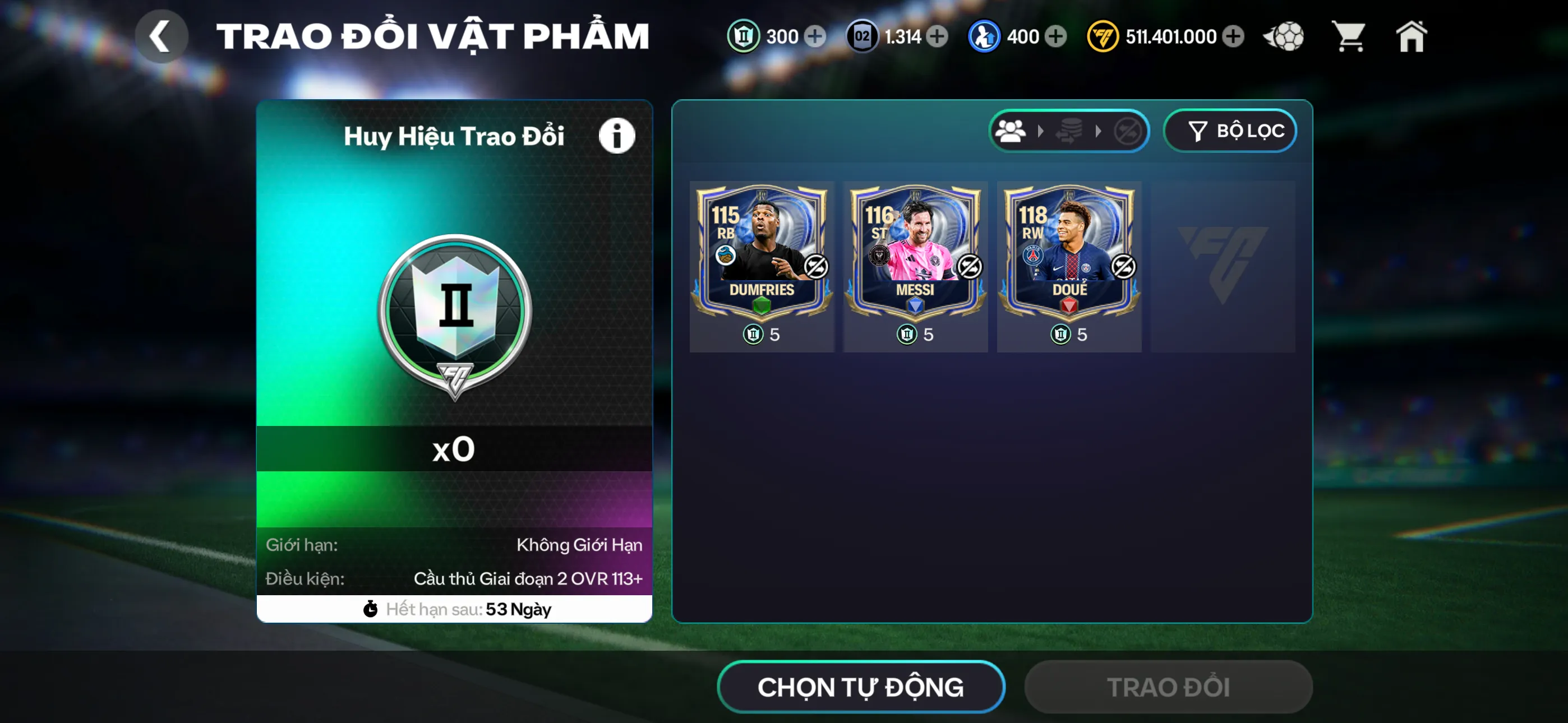Screen dimensions: 1568x723
Task: Go back with the left arrow button
Action: [161, 36]
